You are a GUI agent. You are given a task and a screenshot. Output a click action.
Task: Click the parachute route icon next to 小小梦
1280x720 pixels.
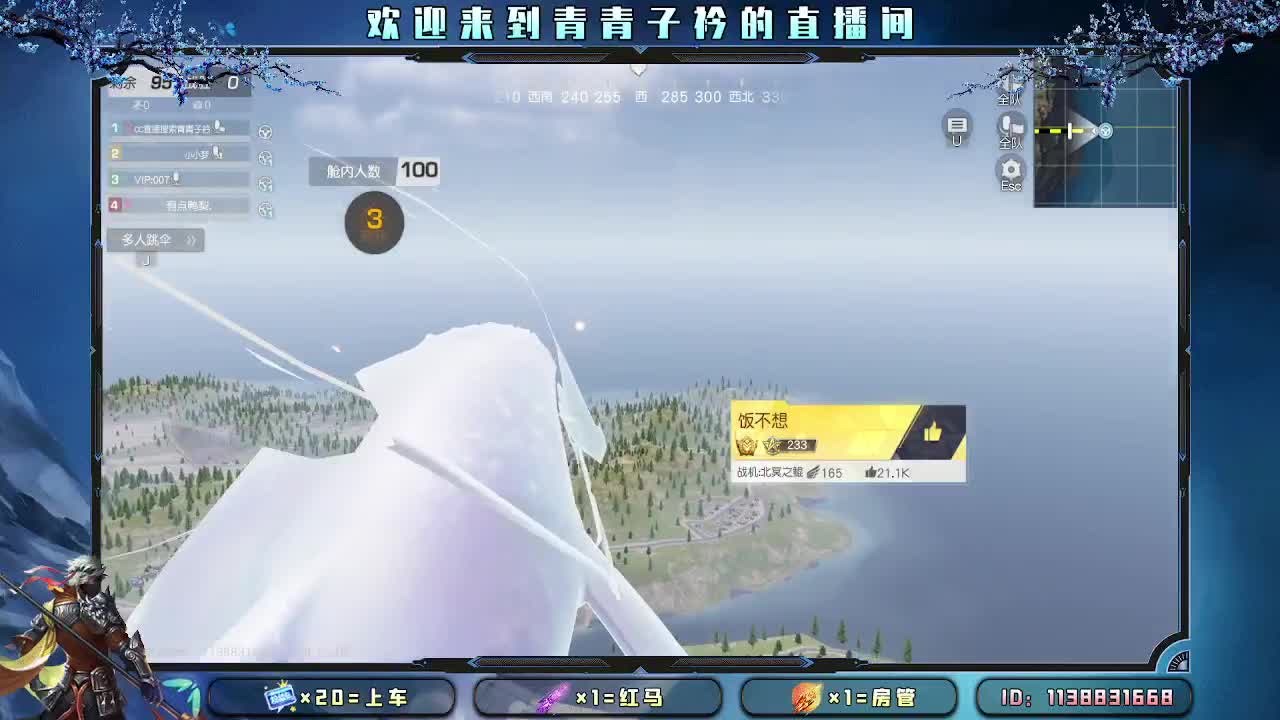tap(265, 157)
